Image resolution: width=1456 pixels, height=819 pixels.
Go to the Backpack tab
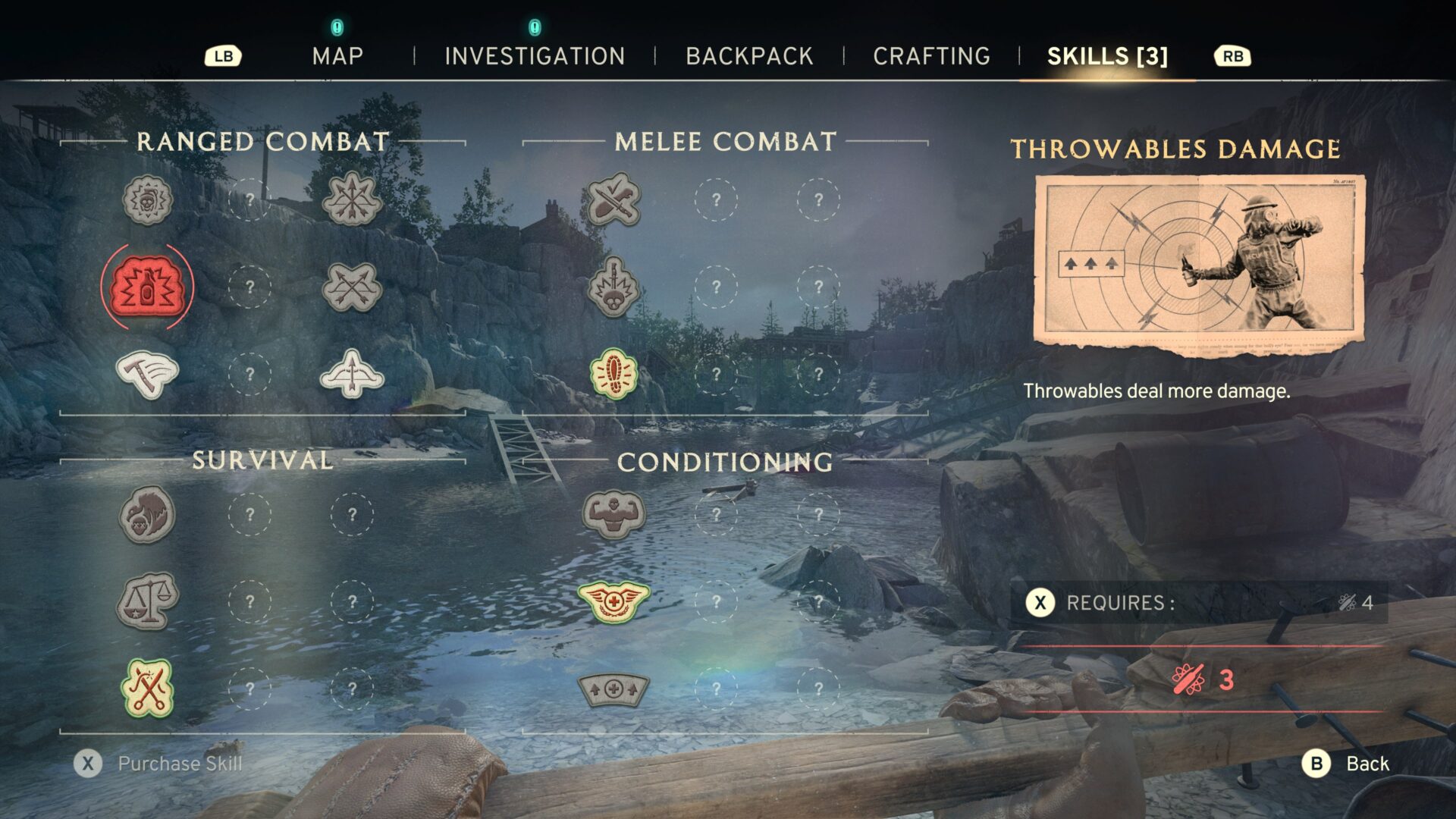pos(749,56)
